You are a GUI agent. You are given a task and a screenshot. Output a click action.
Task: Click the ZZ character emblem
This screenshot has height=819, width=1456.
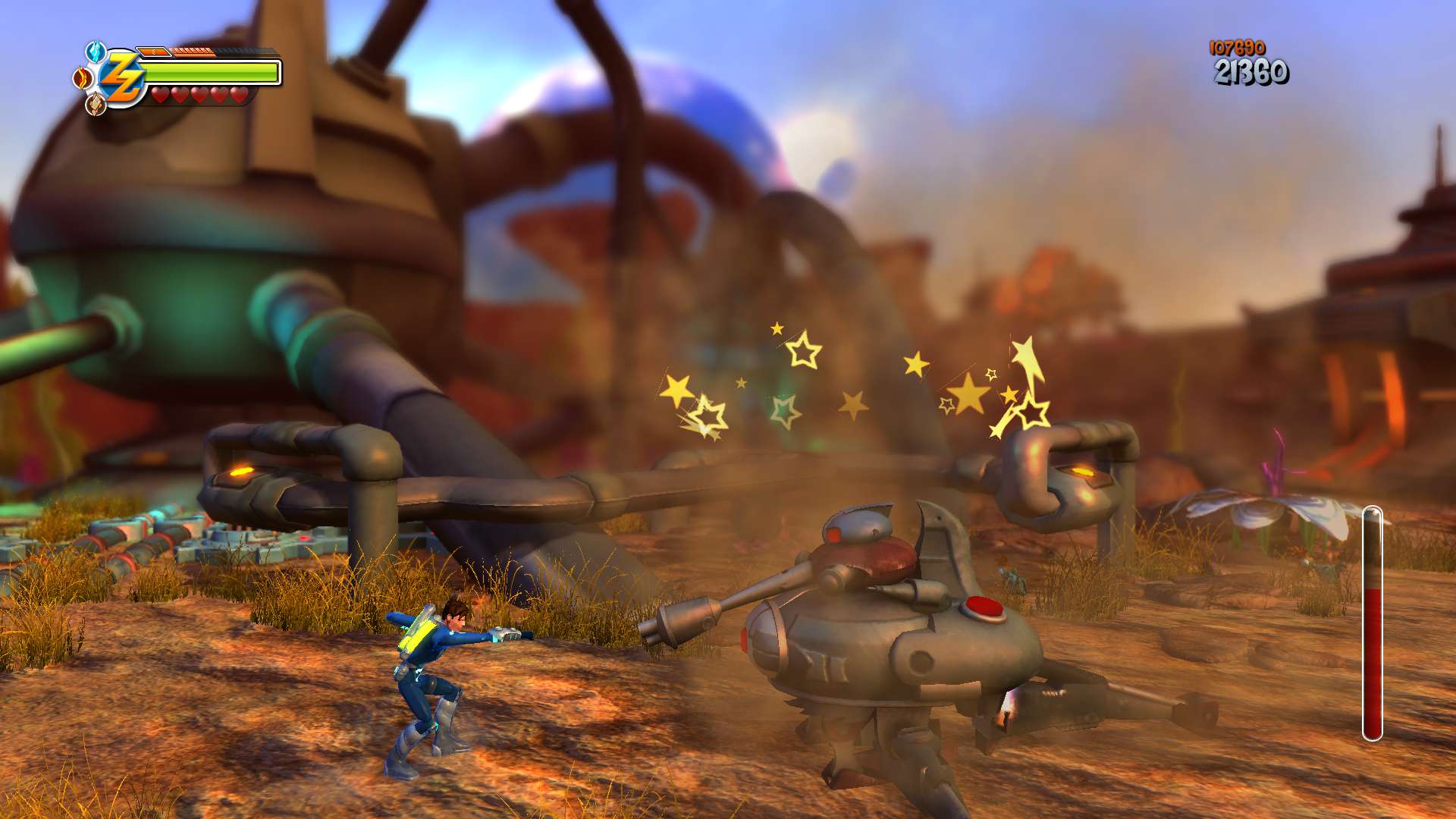pyautogui.click(x=121, y=78)
